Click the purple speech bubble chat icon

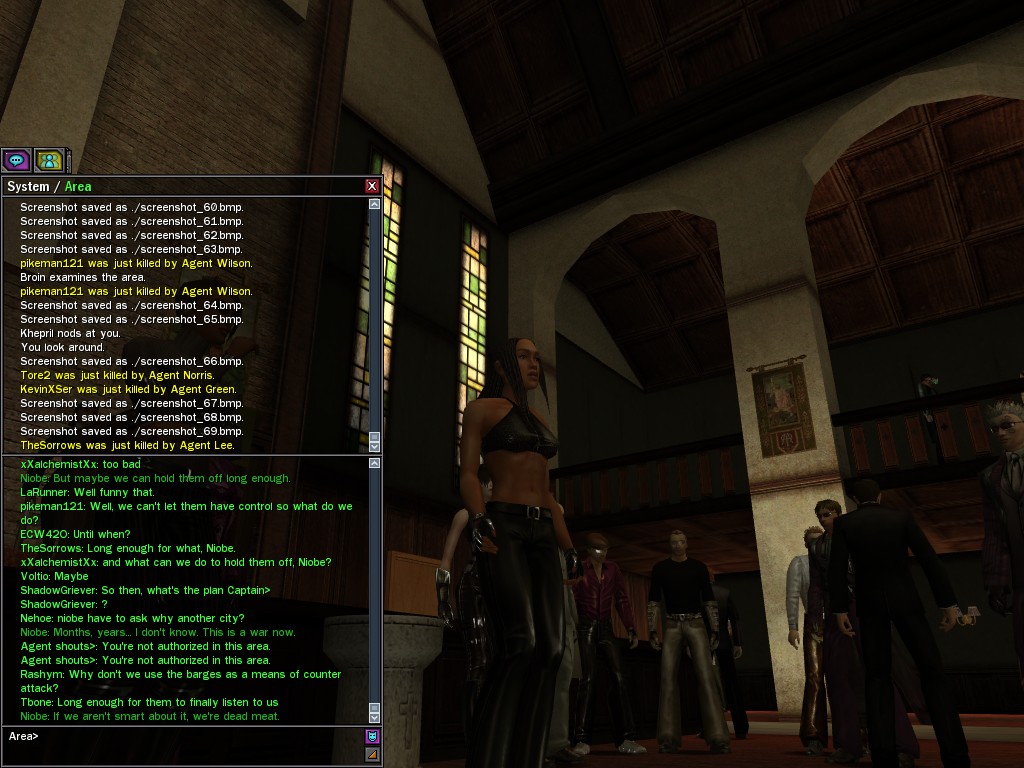16,160
